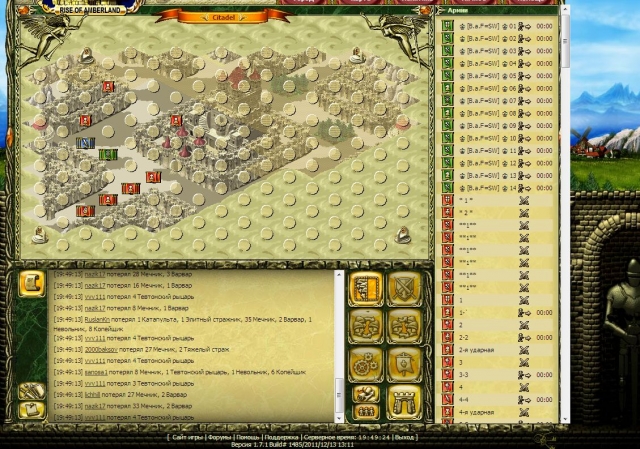The height and width of the screenshot is (449, 640).
Task: Click the Поддержка support link
Action: tap(283, 437)
